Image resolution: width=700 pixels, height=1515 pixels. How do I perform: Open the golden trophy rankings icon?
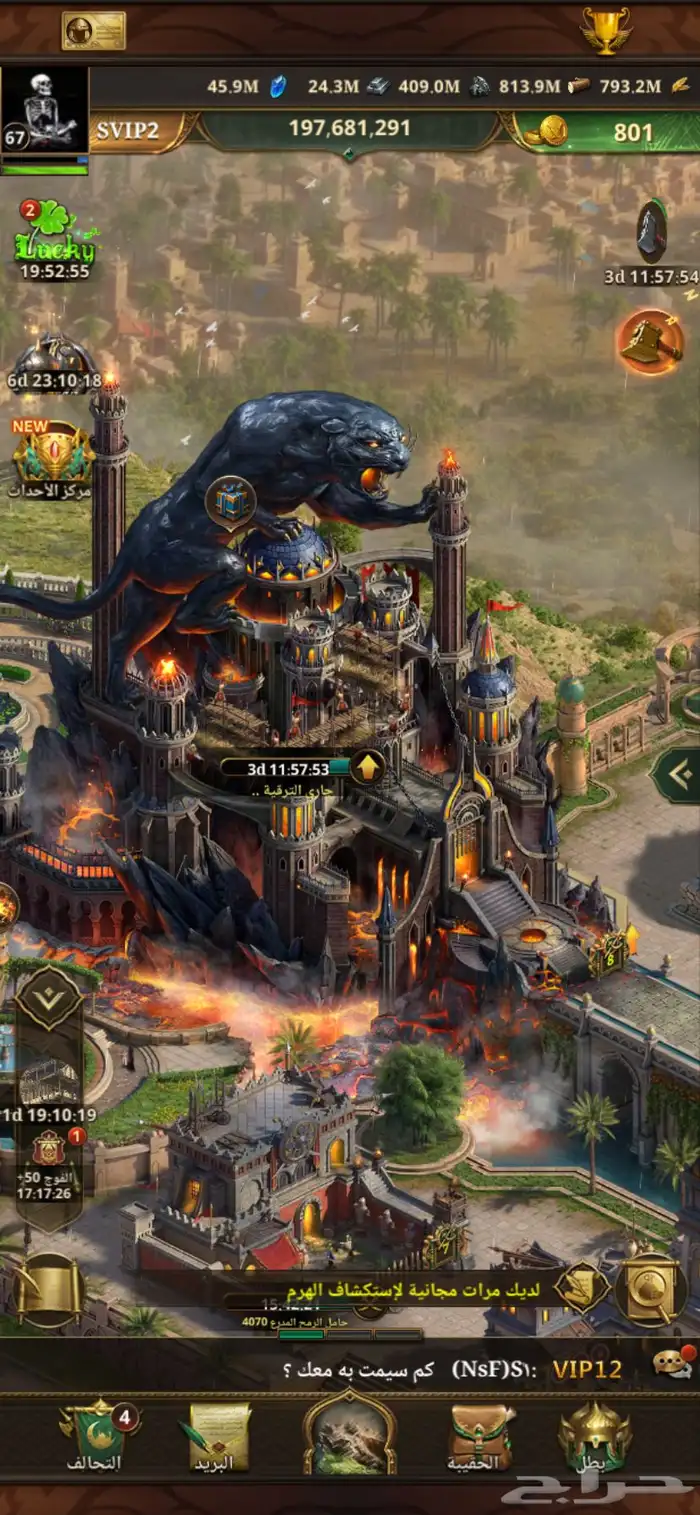click(605, 31)
